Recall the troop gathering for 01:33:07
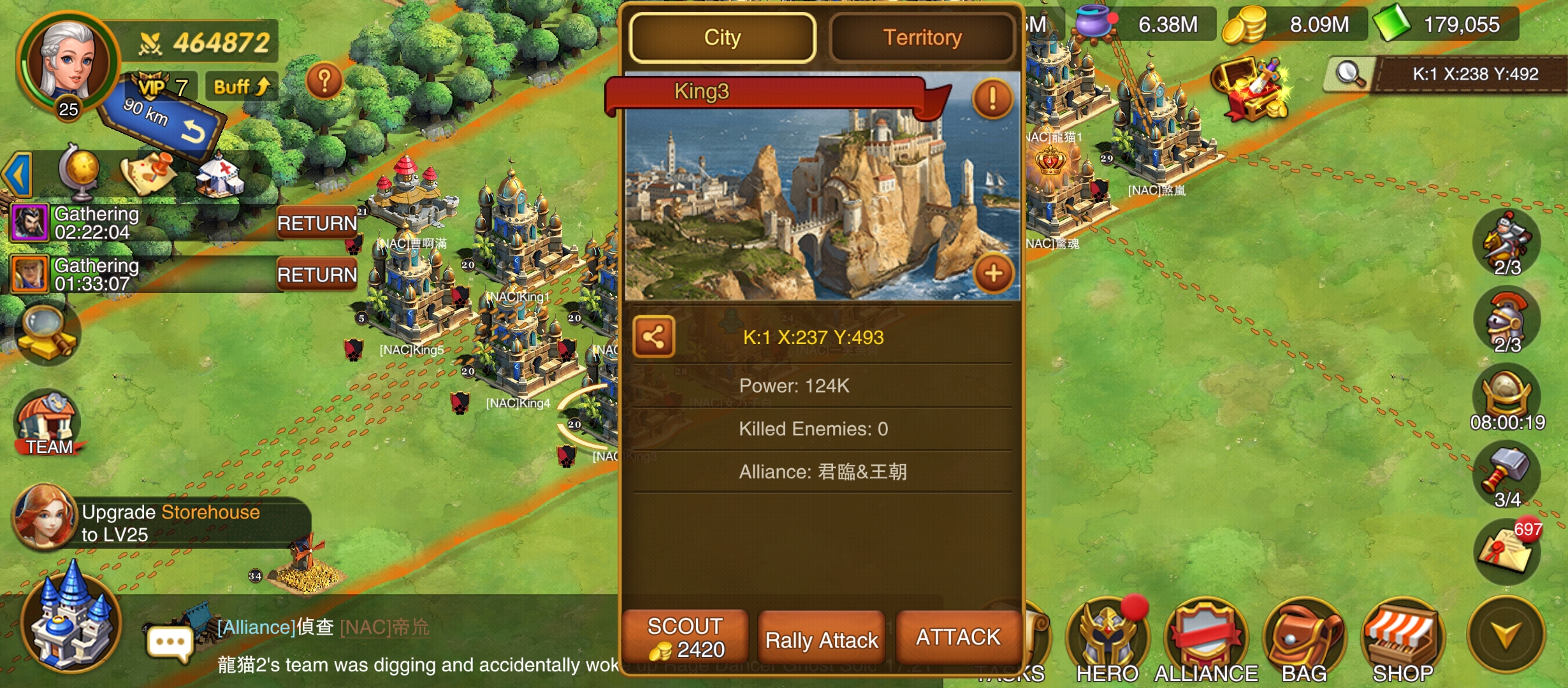Image resolution: width=1568 pixels, height=688 pixels. (x=317, y=275)
